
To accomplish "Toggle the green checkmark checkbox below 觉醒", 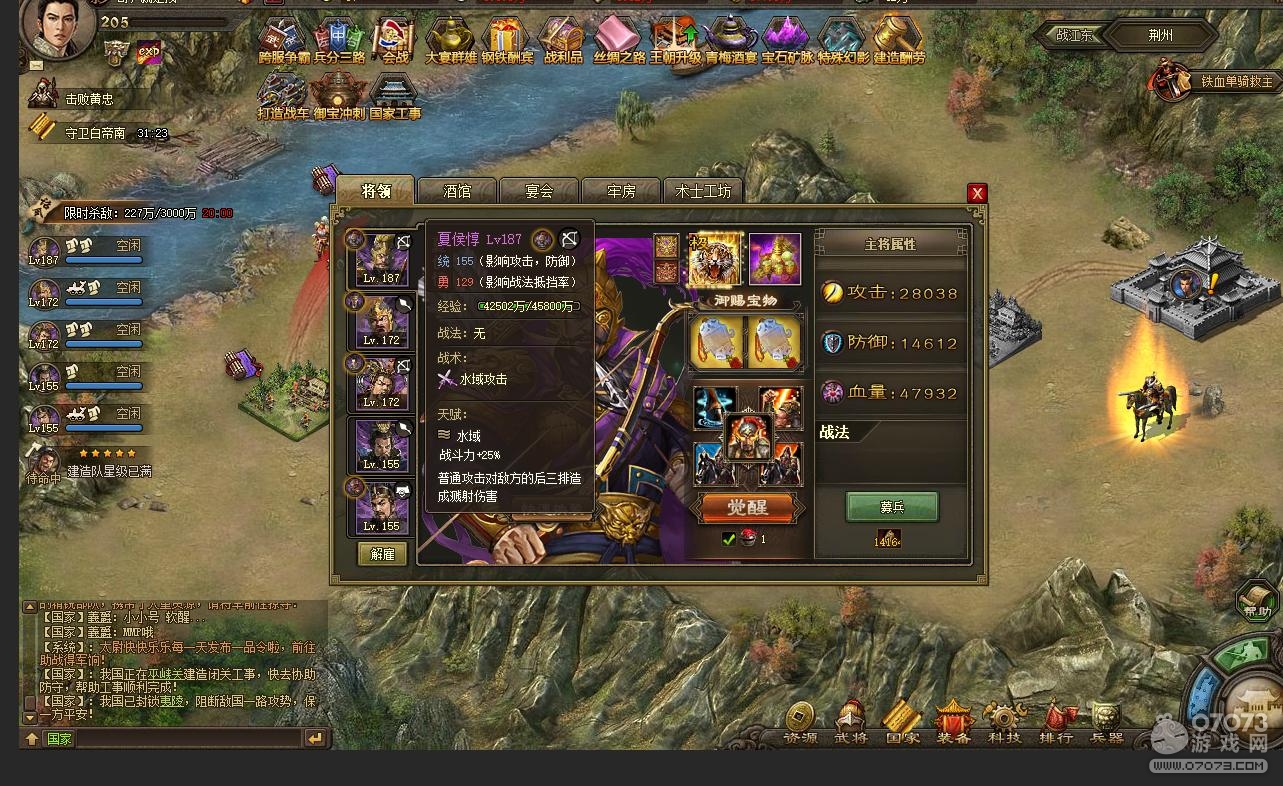I will (729, 540).
